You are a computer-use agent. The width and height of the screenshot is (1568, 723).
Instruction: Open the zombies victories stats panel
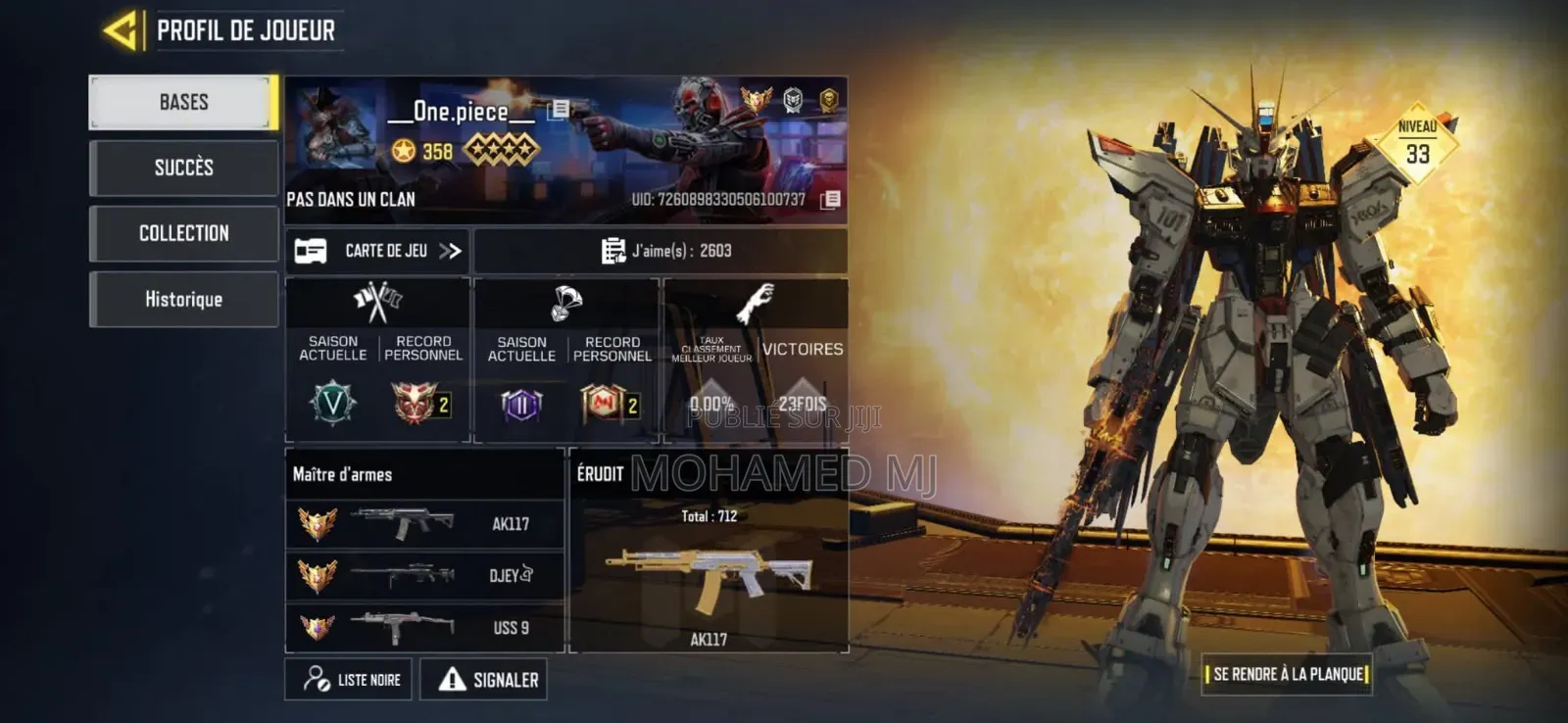tap(756, 361)
